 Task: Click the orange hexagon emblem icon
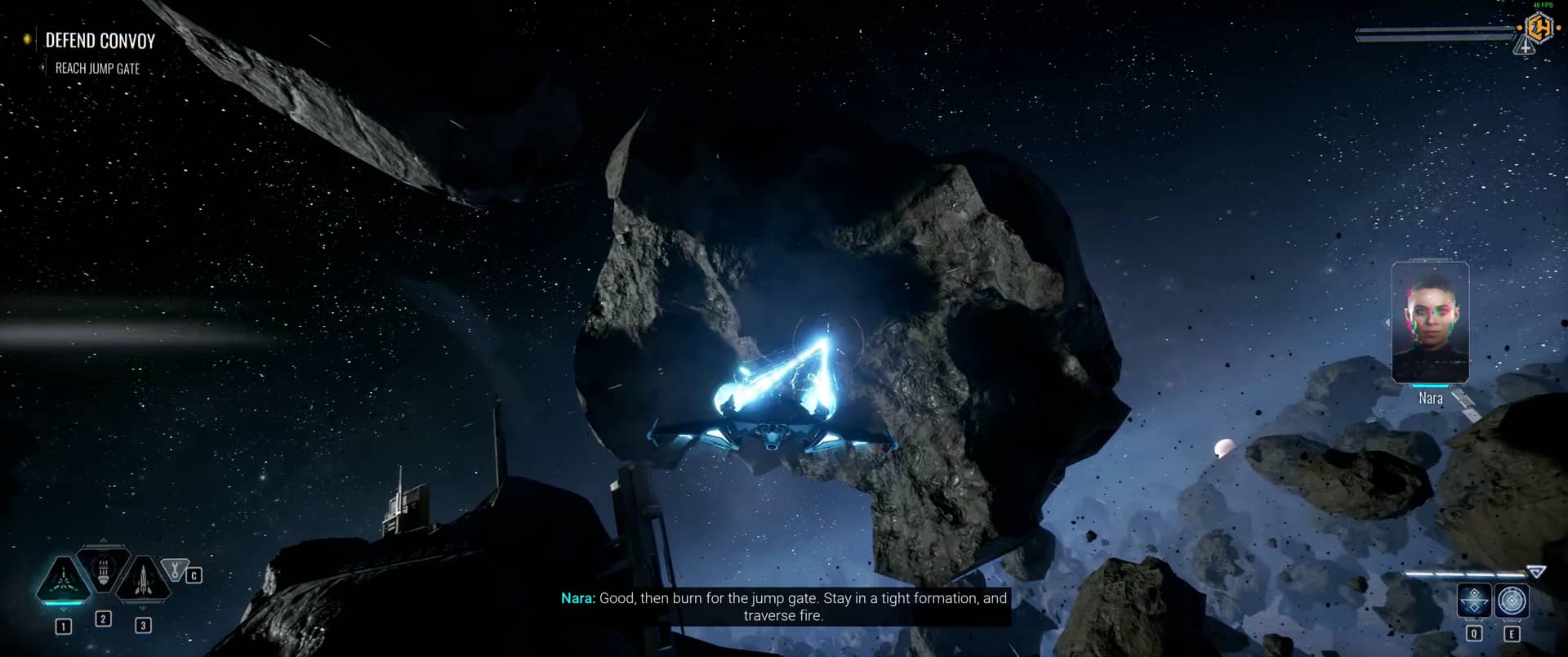point(1539,29)
